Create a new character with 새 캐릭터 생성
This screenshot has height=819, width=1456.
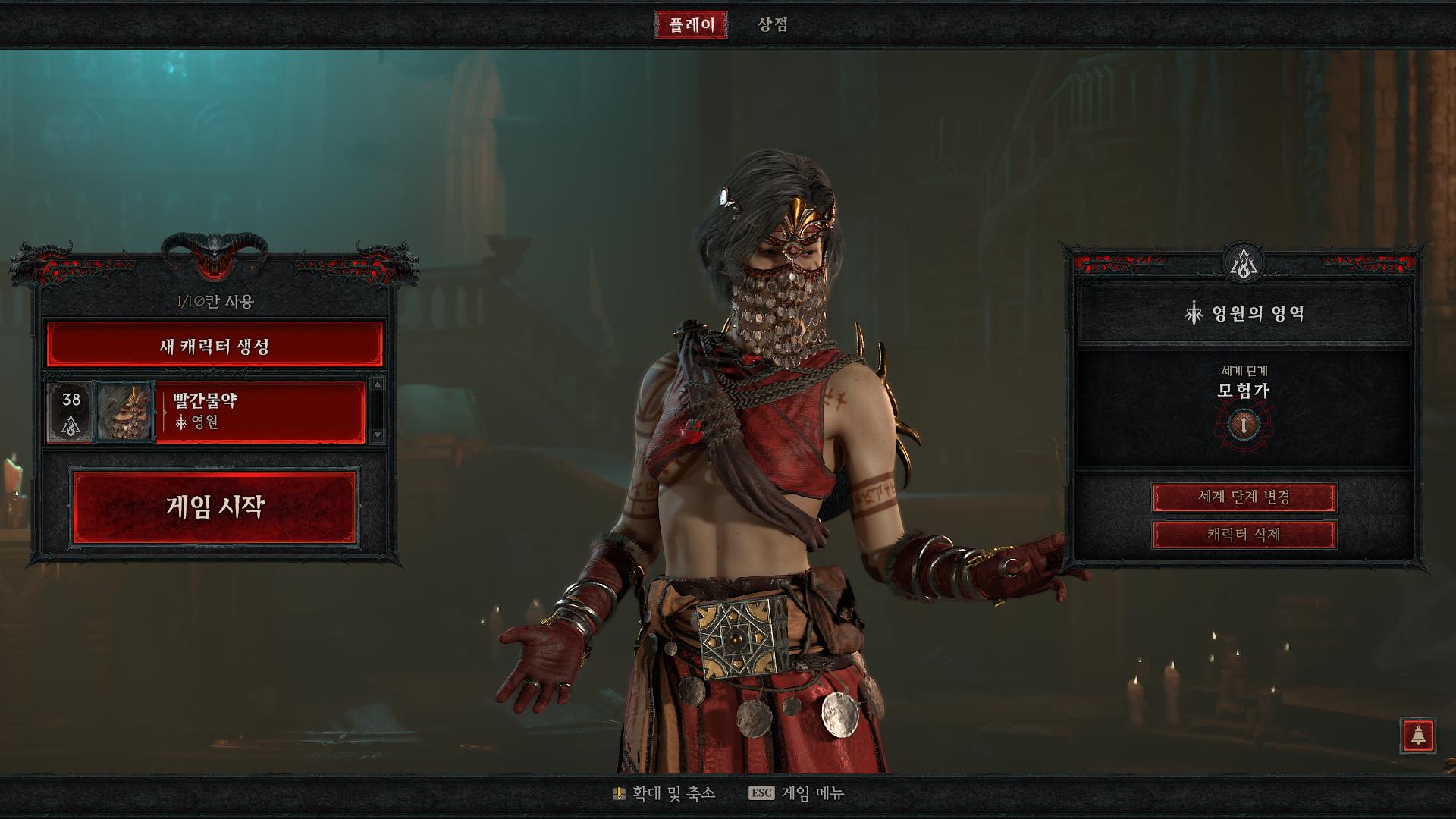point(215,346)
